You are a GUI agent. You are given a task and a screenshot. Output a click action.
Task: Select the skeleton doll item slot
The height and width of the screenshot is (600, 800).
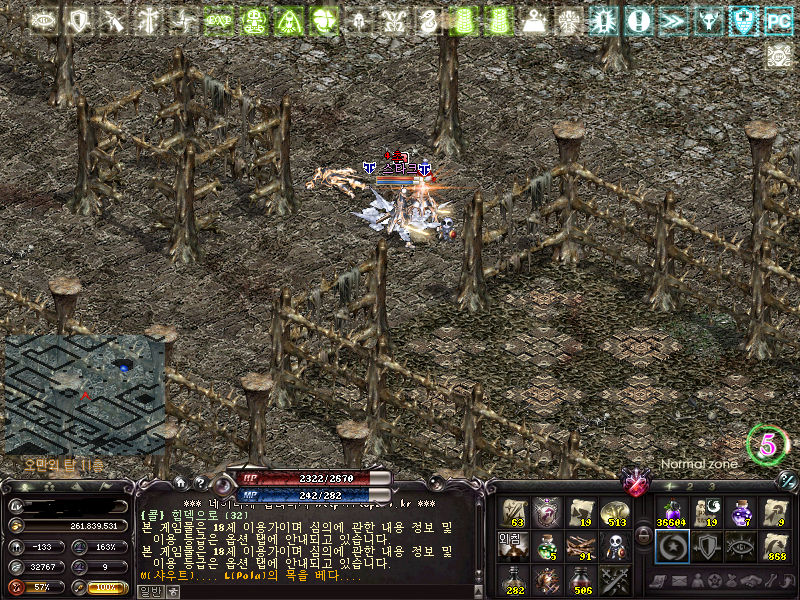pyautogui.click(x=615, y=546)
